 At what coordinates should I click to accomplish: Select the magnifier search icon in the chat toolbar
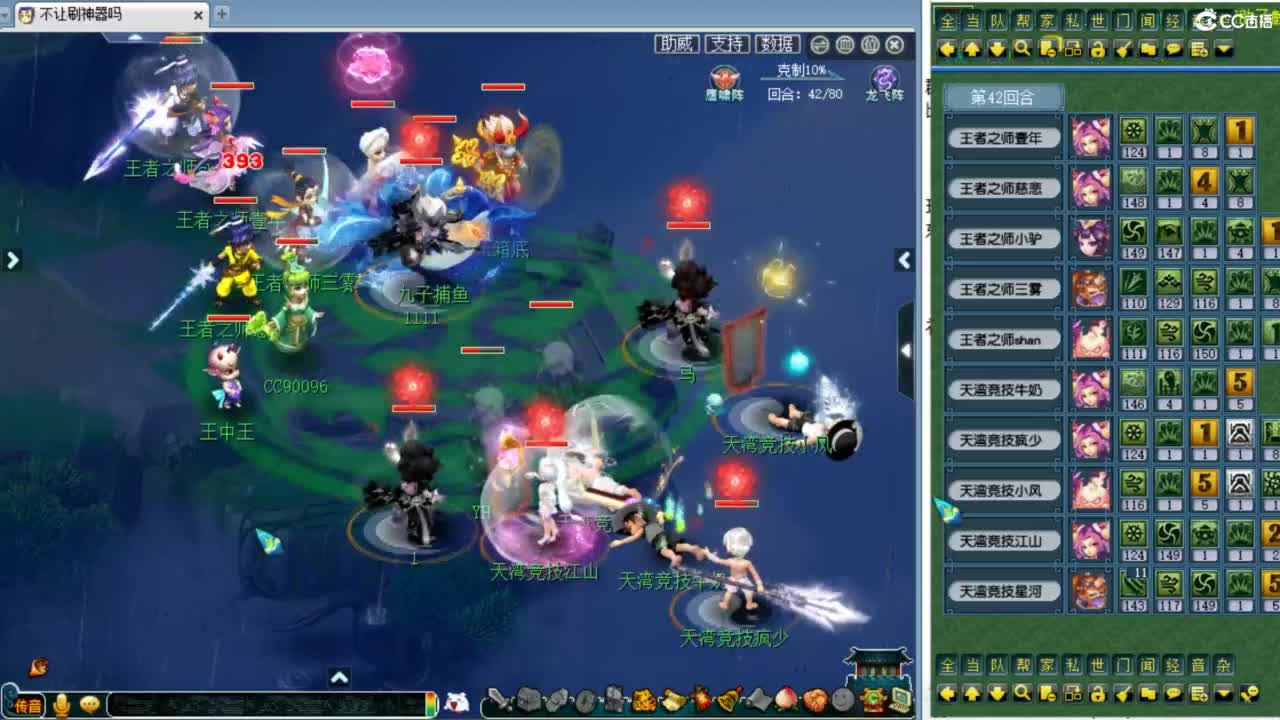(x=1023, y=48)
